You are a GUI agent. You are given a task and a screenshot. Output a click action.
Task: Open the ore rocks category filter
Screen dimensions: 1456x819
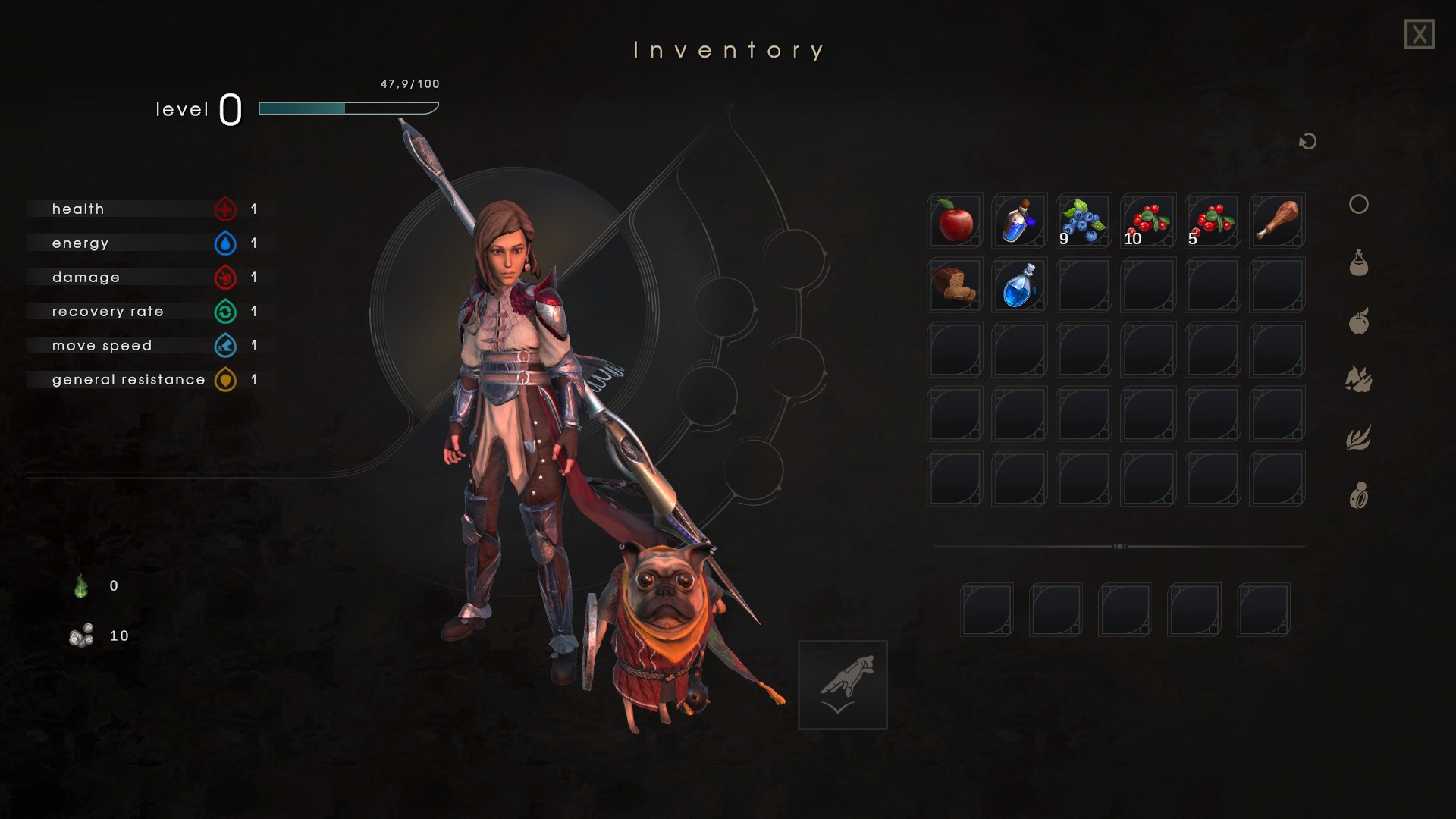[x=1358, y=379]
